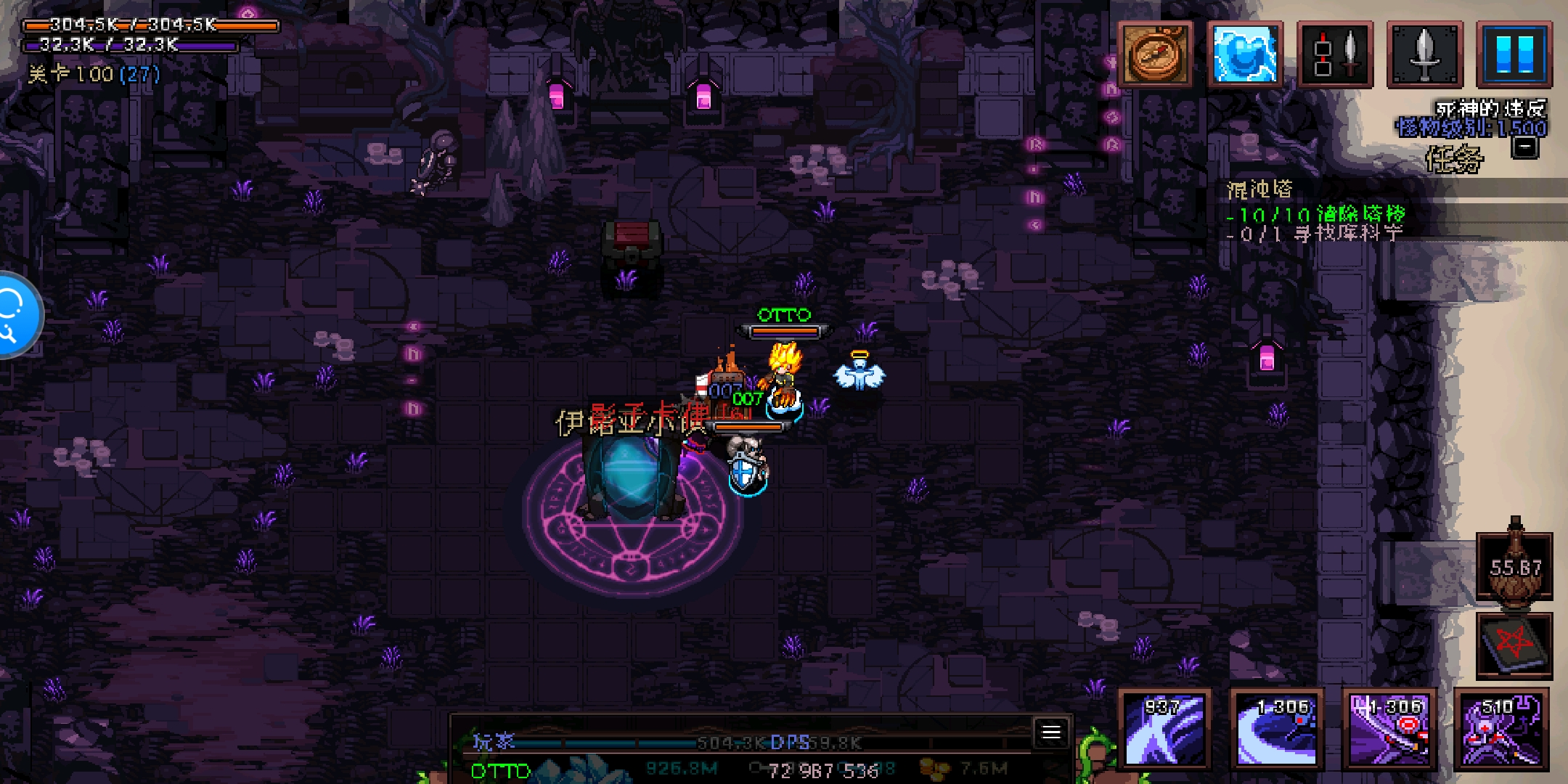
Task: Select the single silver sword icon
Action: (1424, 54)
